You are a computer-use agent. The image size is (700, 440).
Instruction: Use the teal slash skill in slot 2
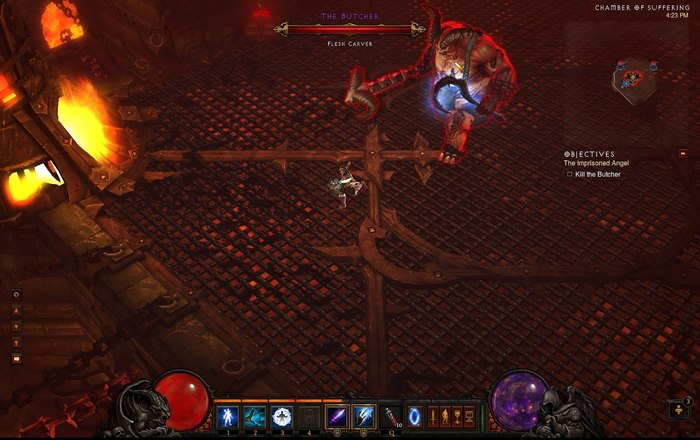(255, 415)
